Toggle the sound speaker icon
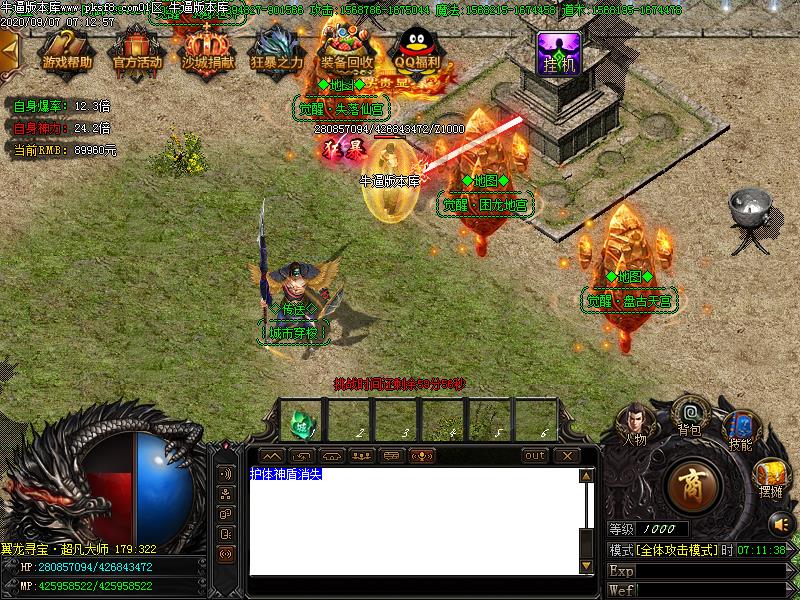 [780, 523]
